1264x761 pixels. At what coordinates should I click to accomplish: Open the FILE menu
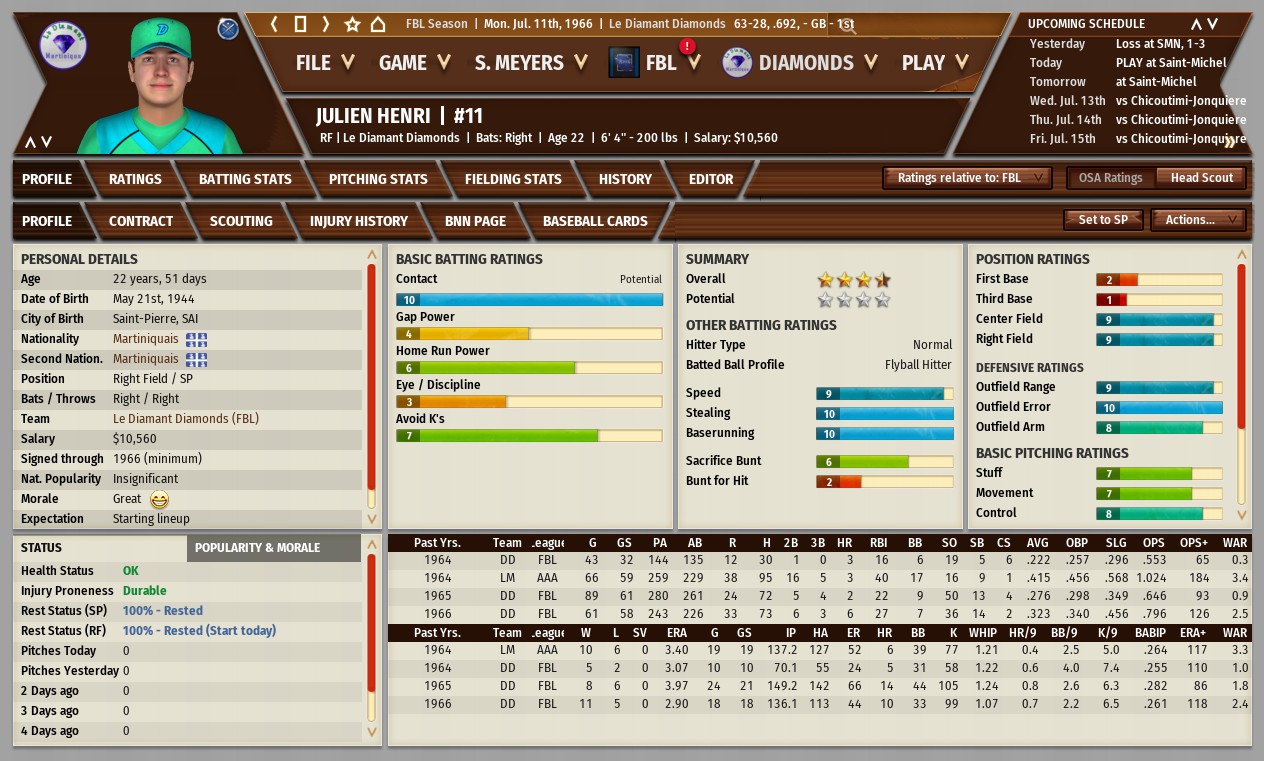324,63
